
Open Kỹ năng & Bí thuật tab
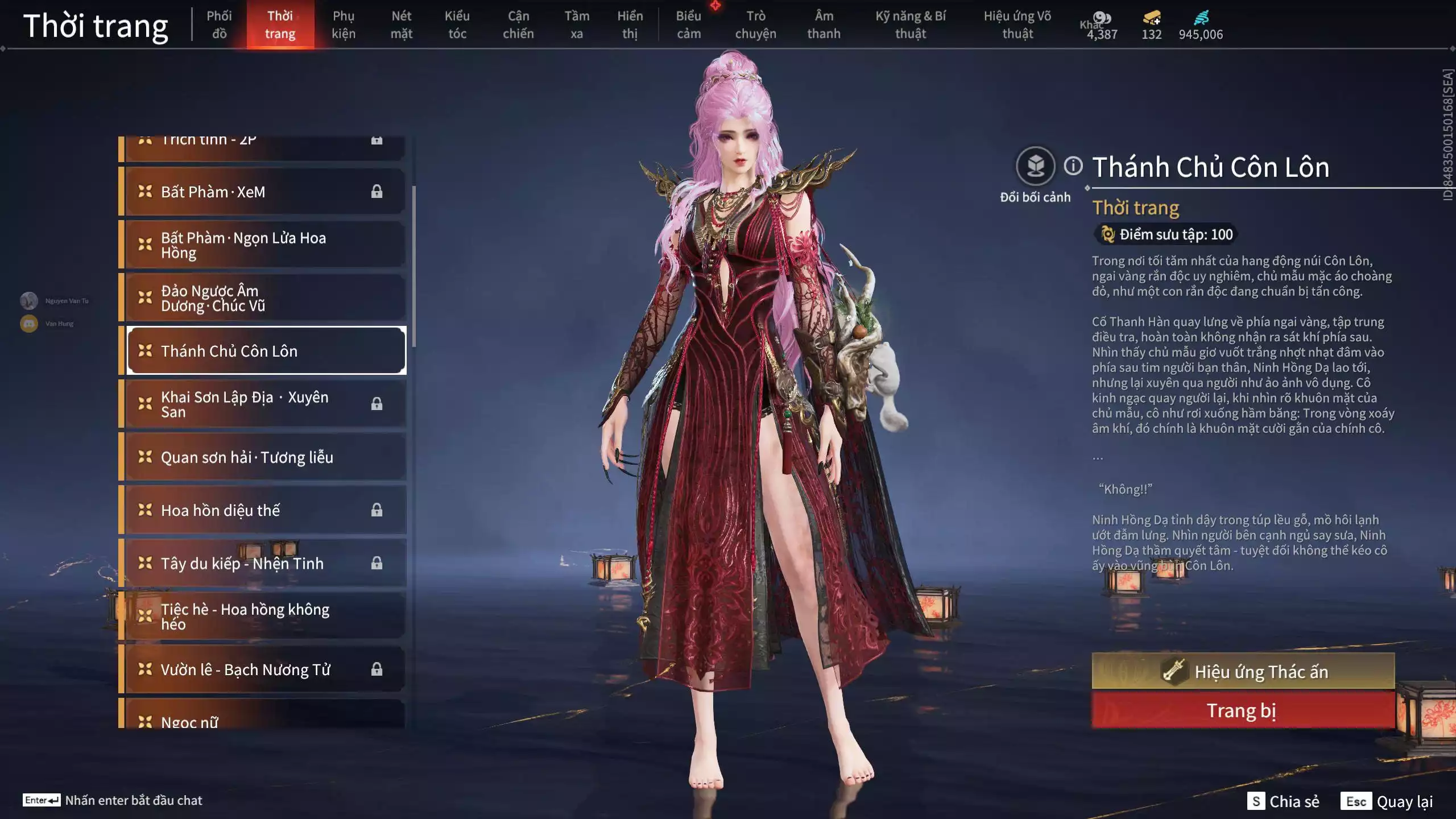click(x=910, y=24)
